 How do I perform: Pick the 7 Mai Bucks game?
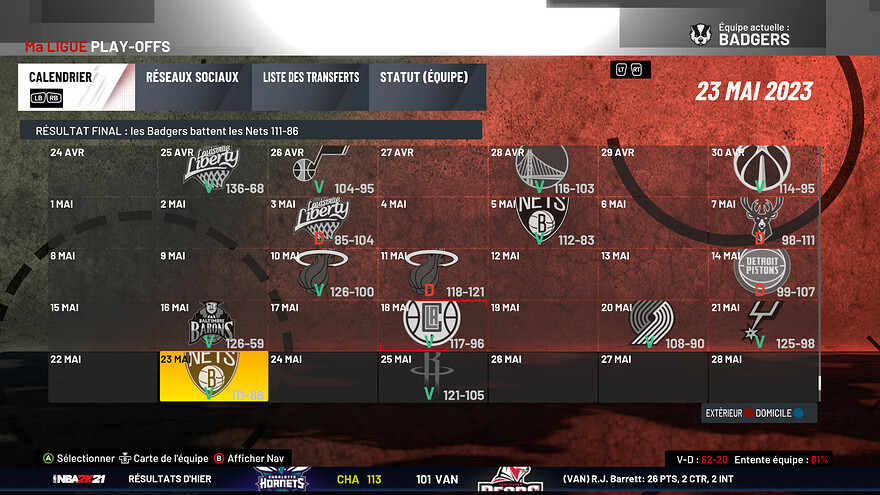click(763, 220)
